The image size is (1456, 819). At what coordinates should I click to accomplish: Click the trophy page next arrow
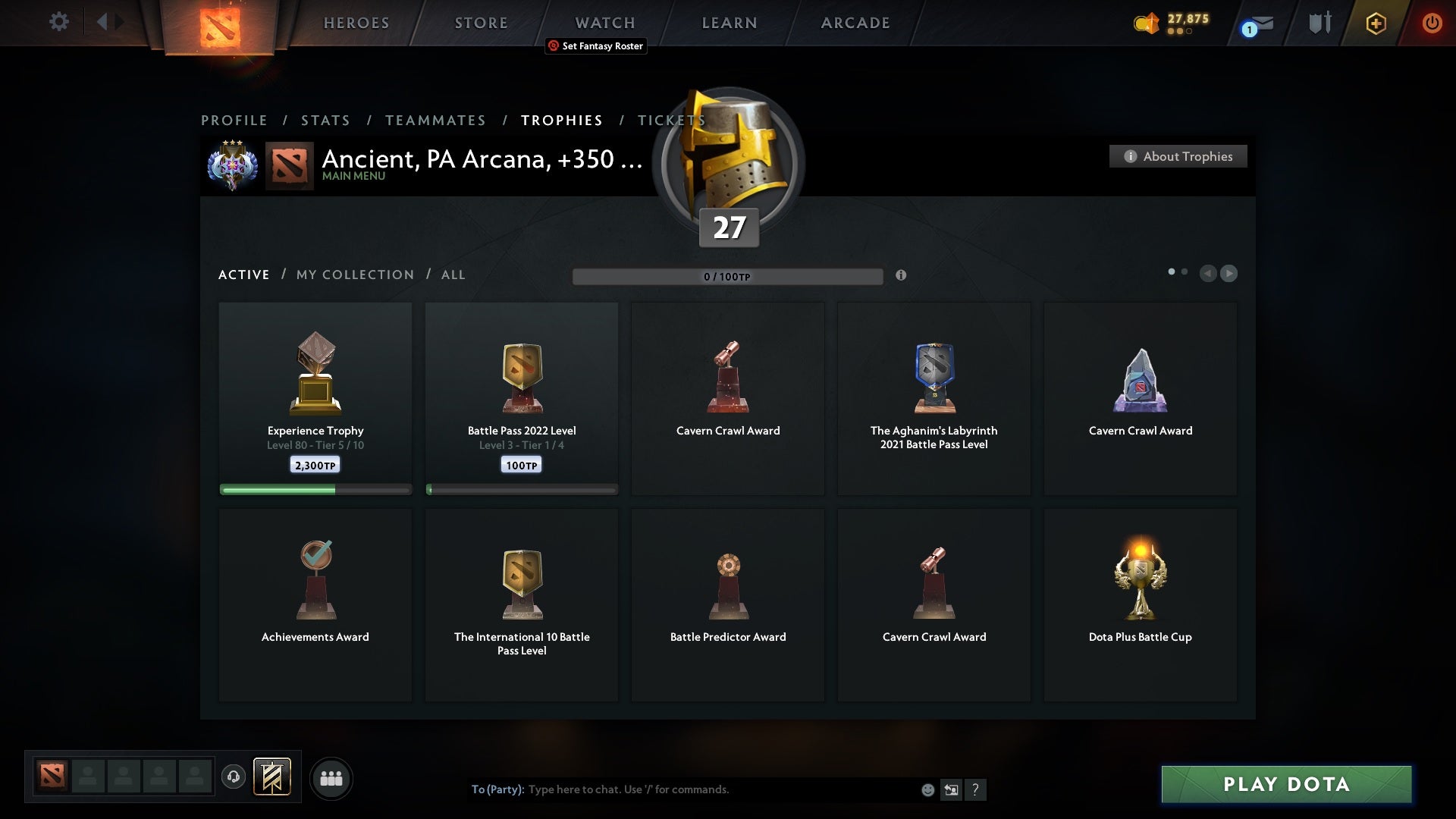pyautogui.click(x=1229, y=274)
